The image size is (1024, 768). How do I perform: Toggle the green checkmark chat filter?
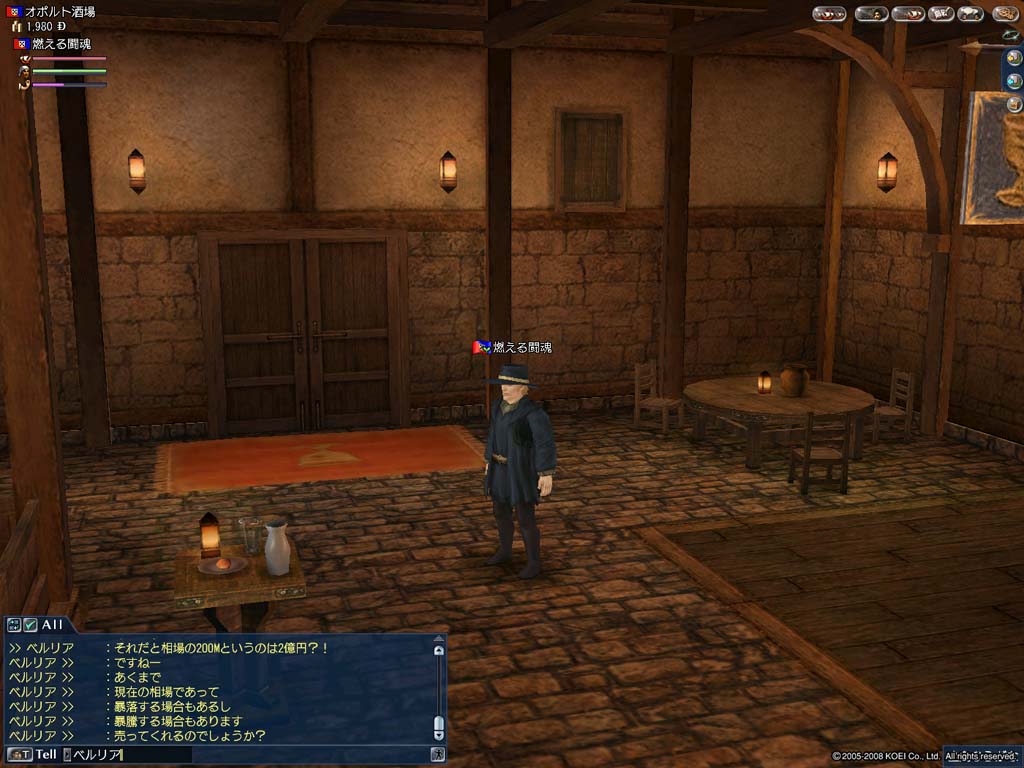click(x=30, y=624)
